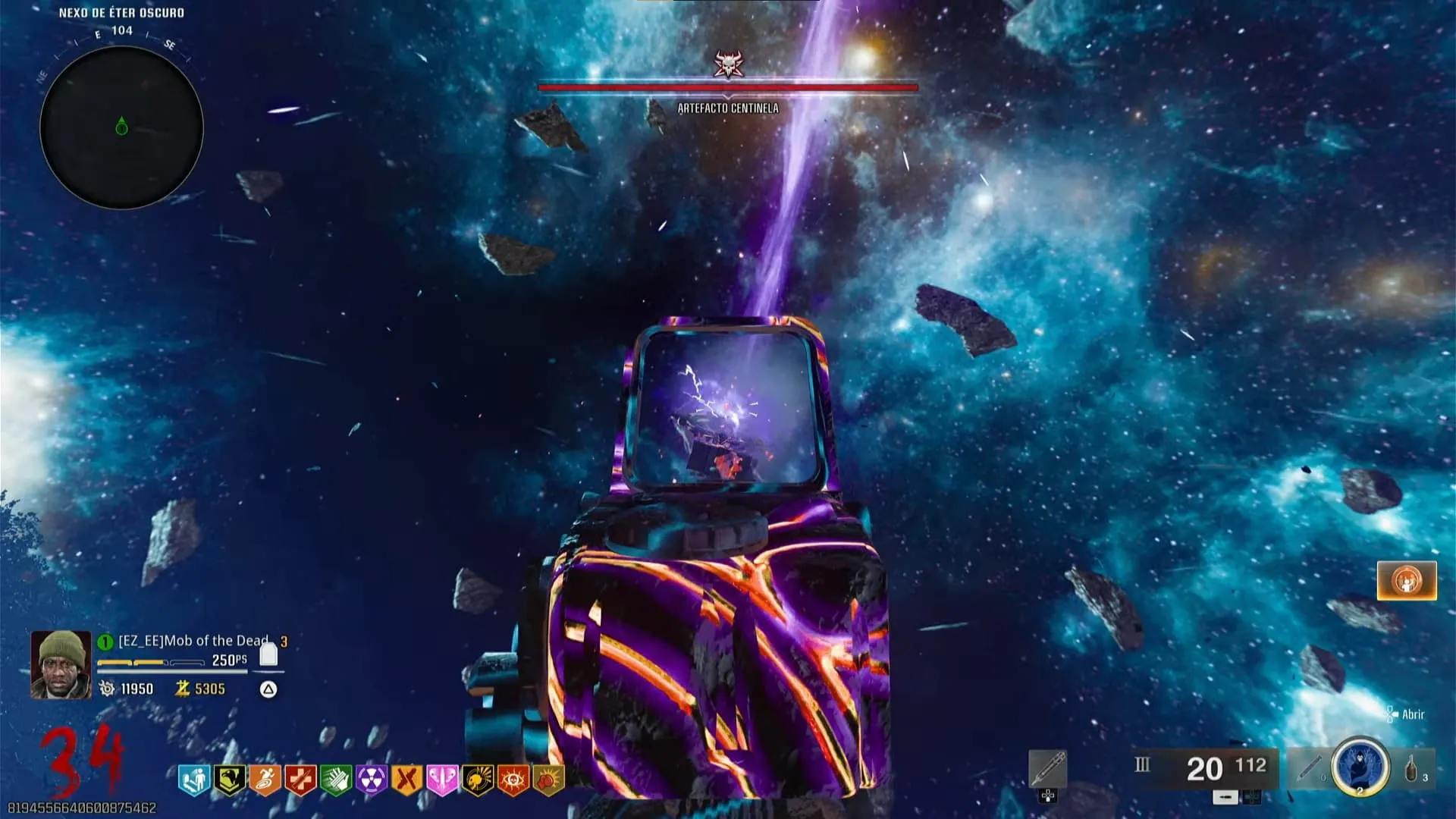Click the green Speed Cola hand perk

[336, 779]
